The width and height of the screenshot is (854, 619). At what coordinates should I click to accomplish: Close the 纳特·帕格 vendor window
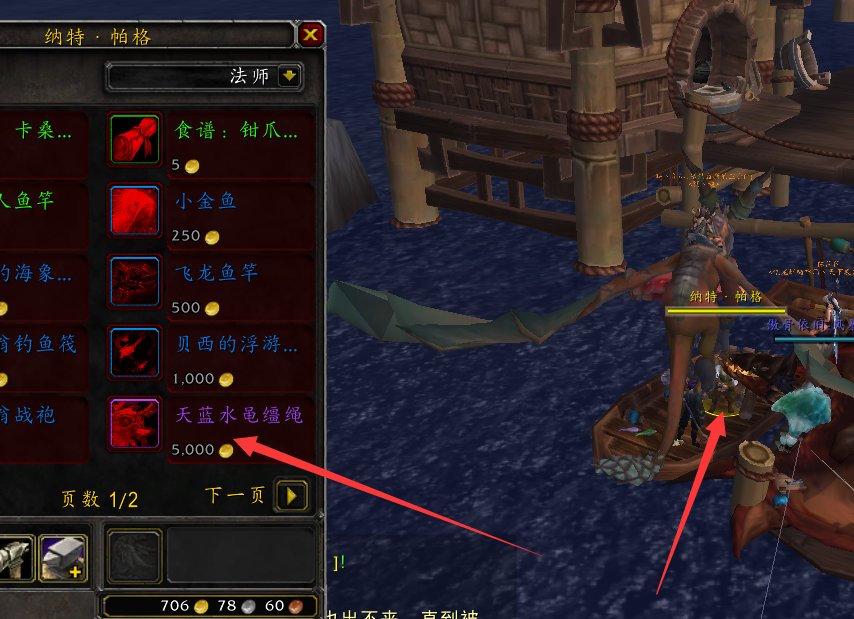pos(311,36)
